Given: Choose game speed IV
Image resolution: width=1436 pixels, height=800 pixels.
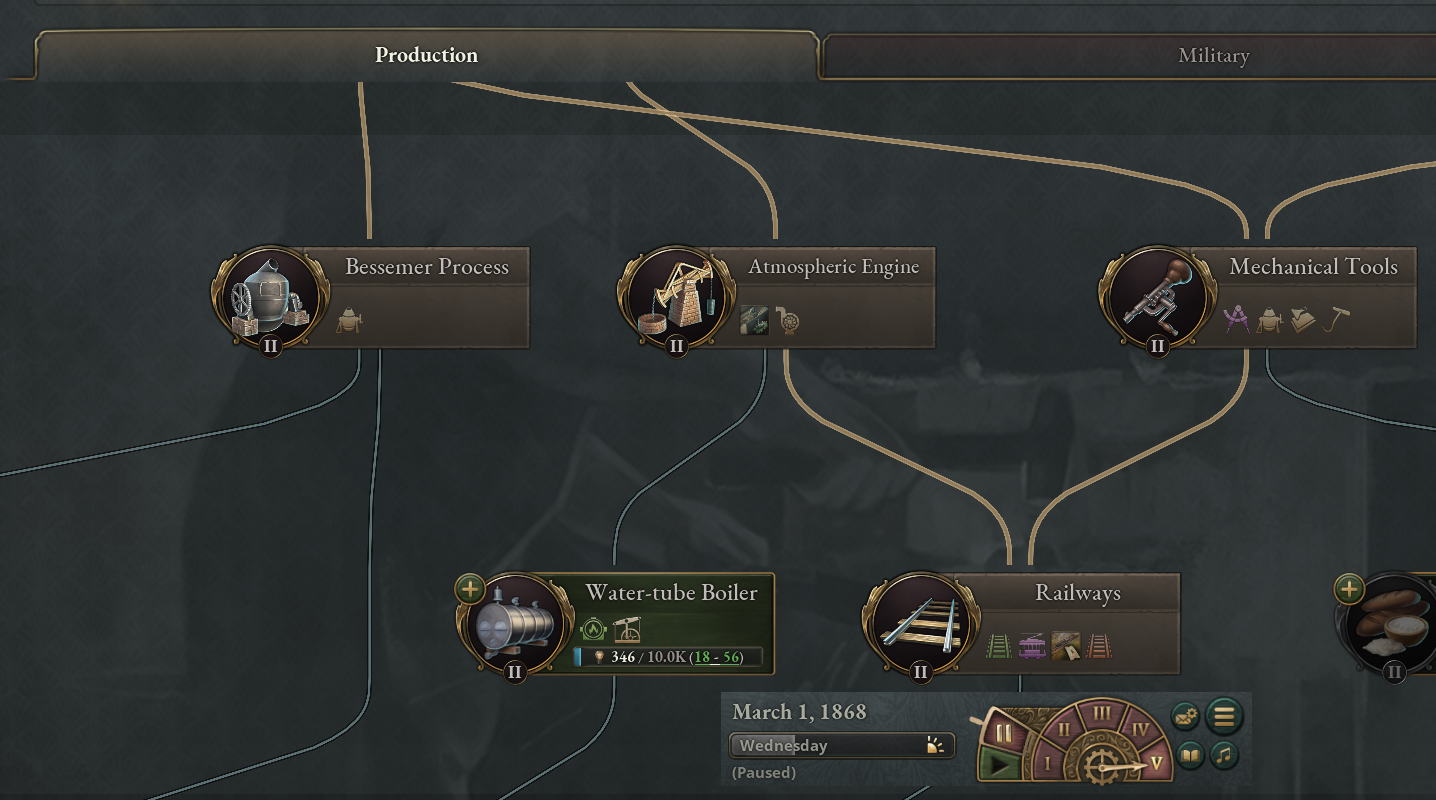Looking at the screenshot, I should [1139, 730].
